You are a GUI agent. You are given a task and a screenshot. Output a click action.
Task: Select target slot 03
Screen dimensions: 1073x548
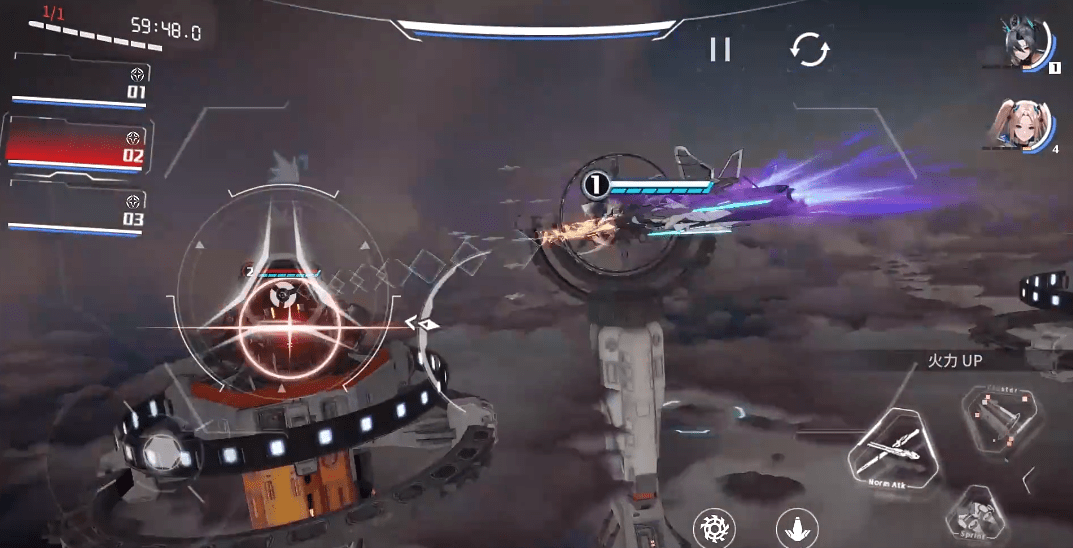pyautogui.click(x=78, y=210)
